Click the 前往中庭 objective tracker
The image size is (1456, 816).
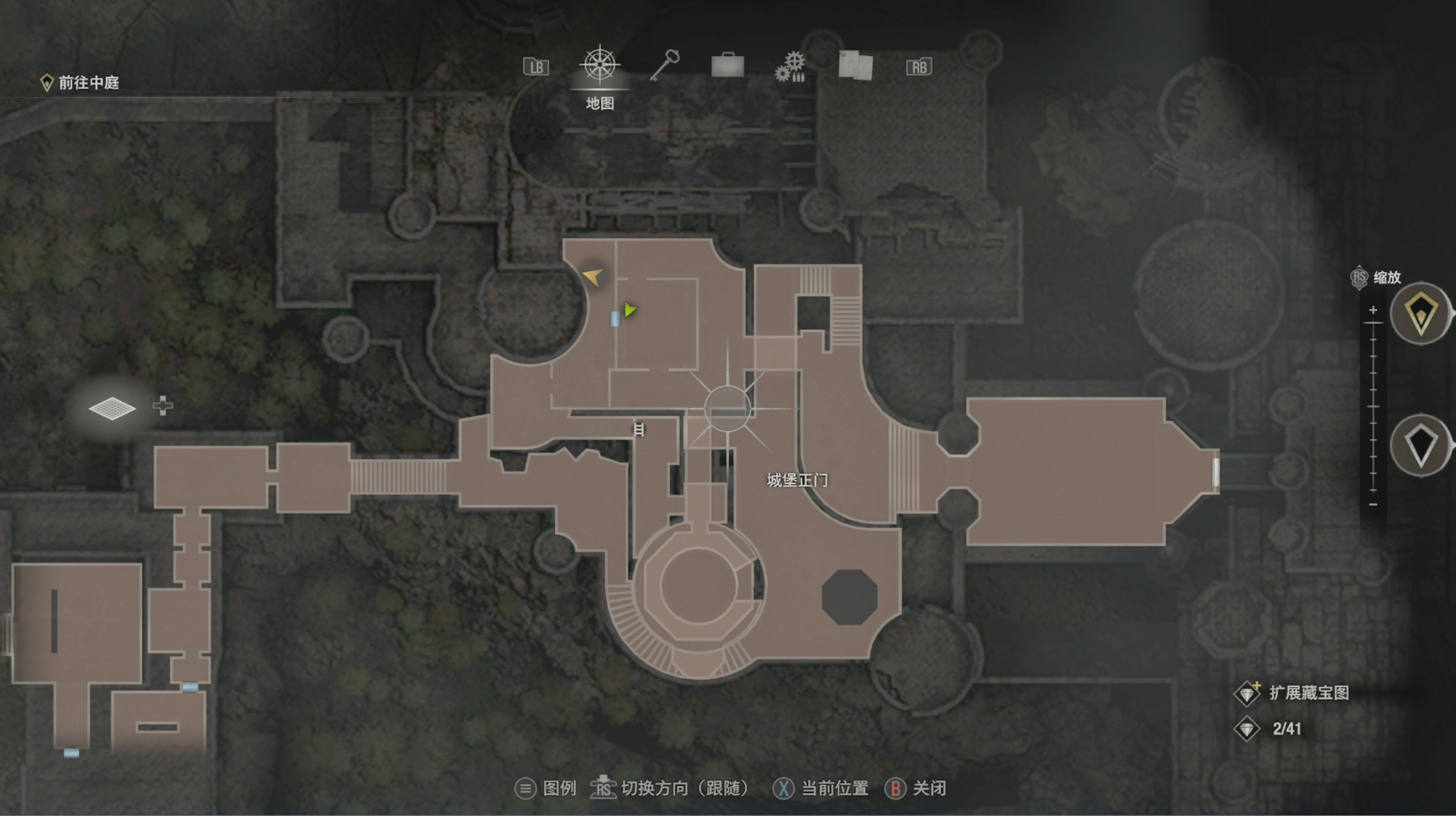click(x=81, y=82)
